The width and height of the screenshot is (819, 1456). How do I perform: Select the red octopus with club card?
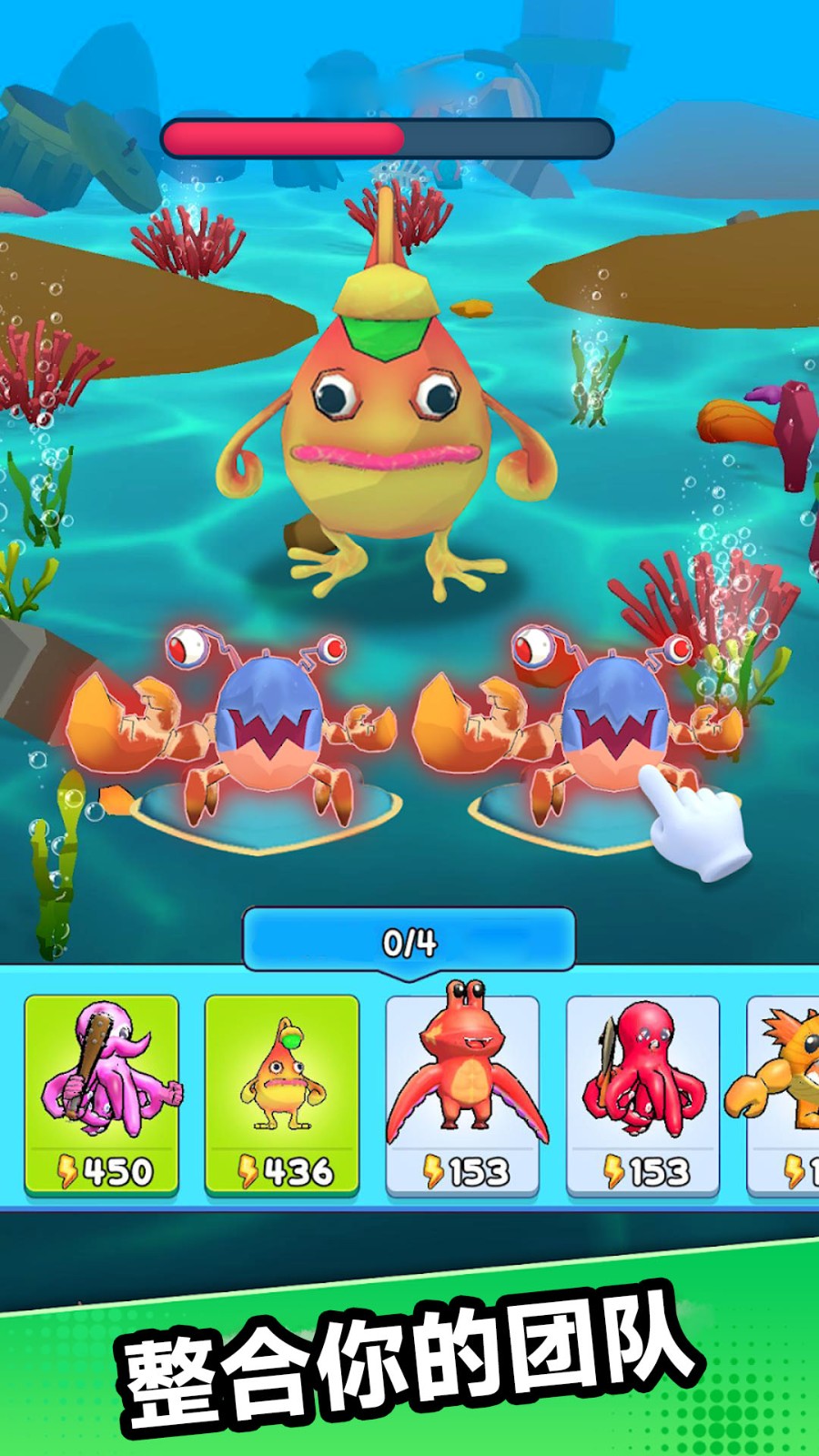pyautogui.click(x=642, y=1094)
